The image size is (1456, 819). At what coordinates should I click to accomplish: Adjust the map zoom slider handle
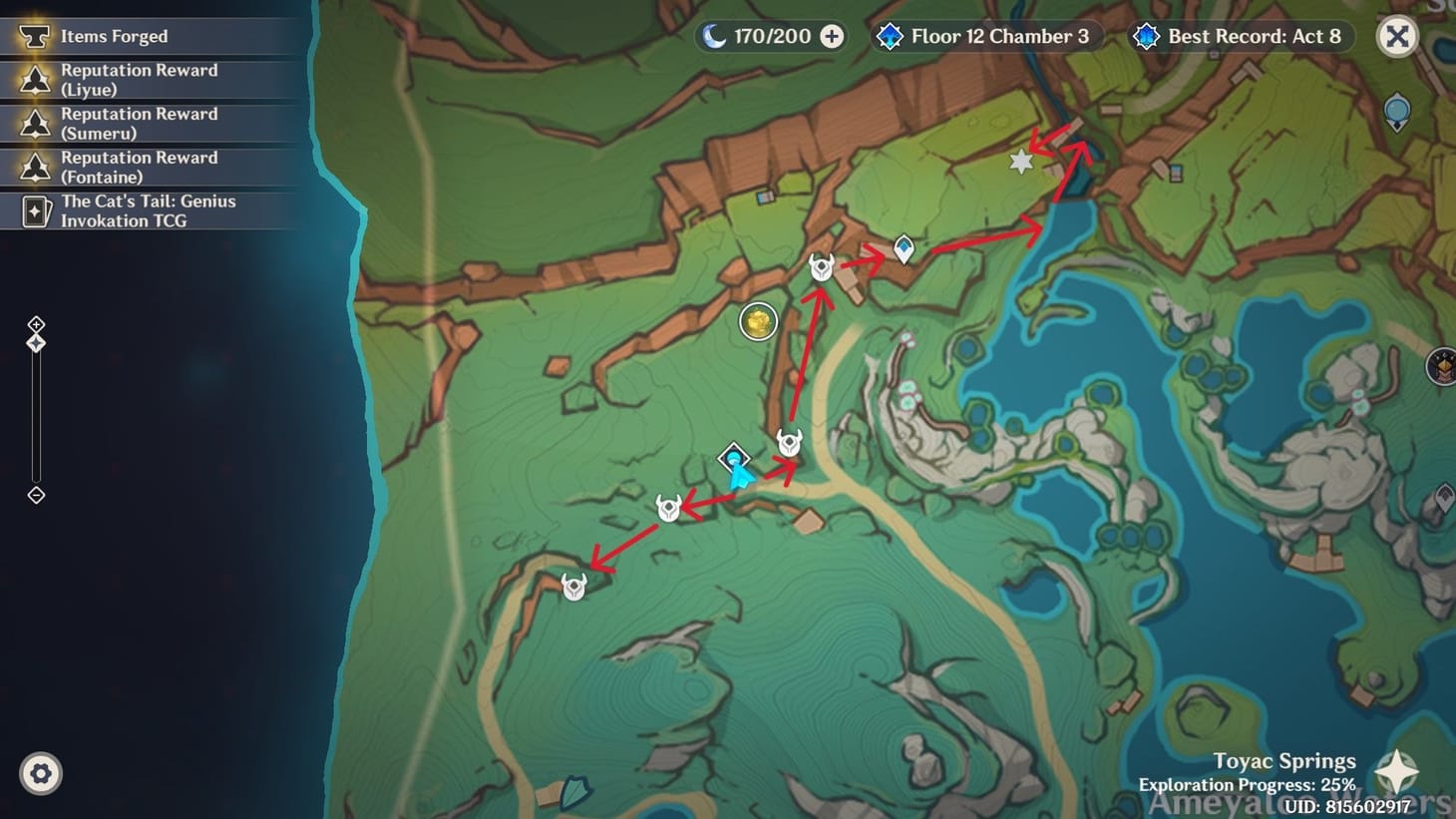coord(35,344)
